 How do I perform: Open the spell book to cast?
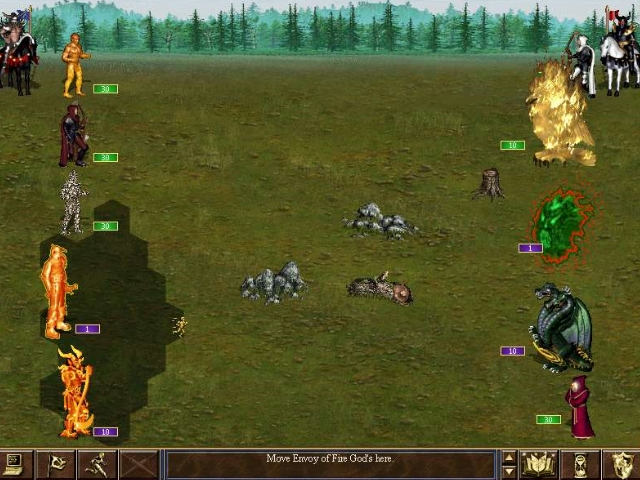[538, 464]
